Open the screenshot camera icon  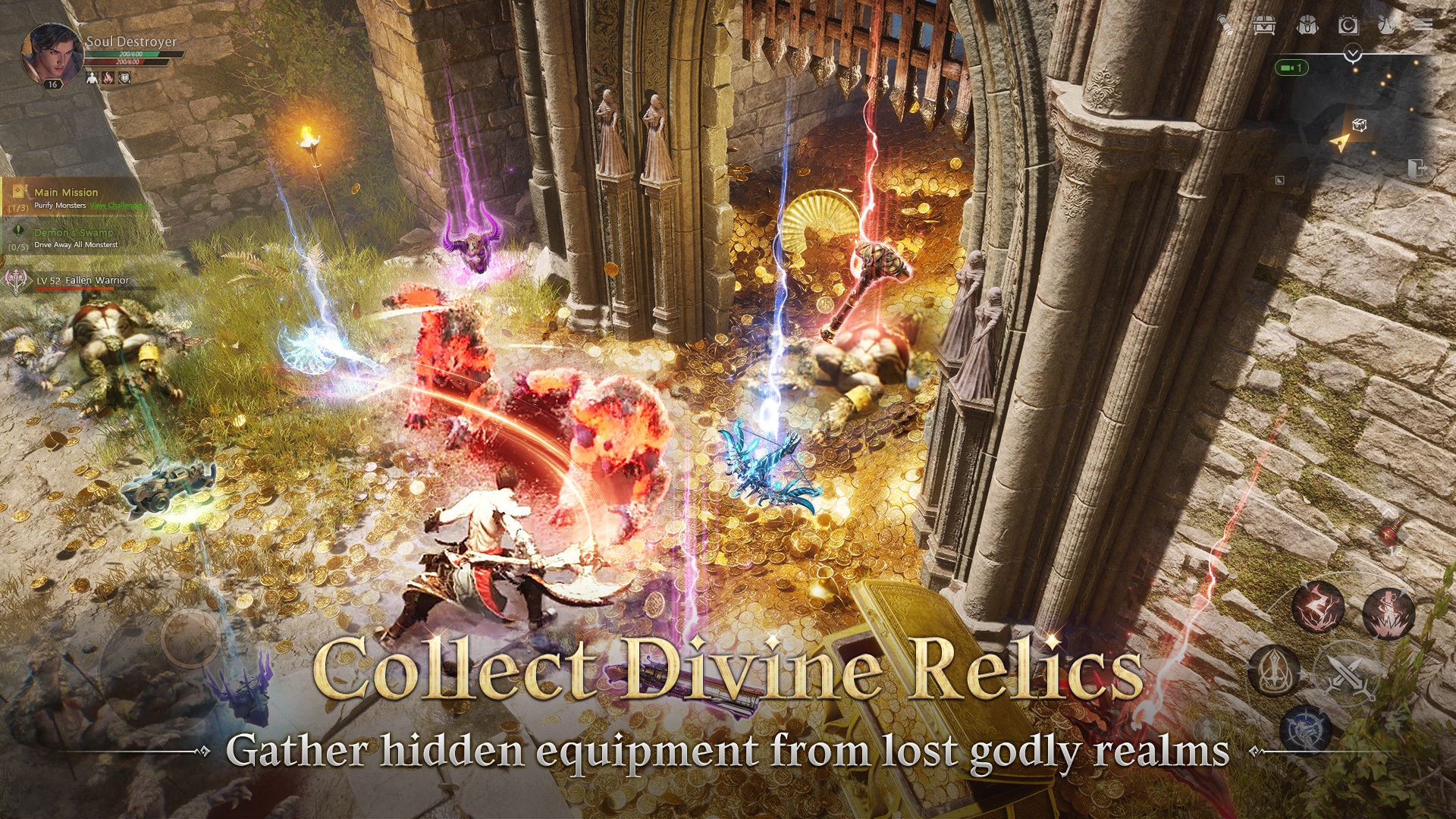click(x=1349, y=25)
